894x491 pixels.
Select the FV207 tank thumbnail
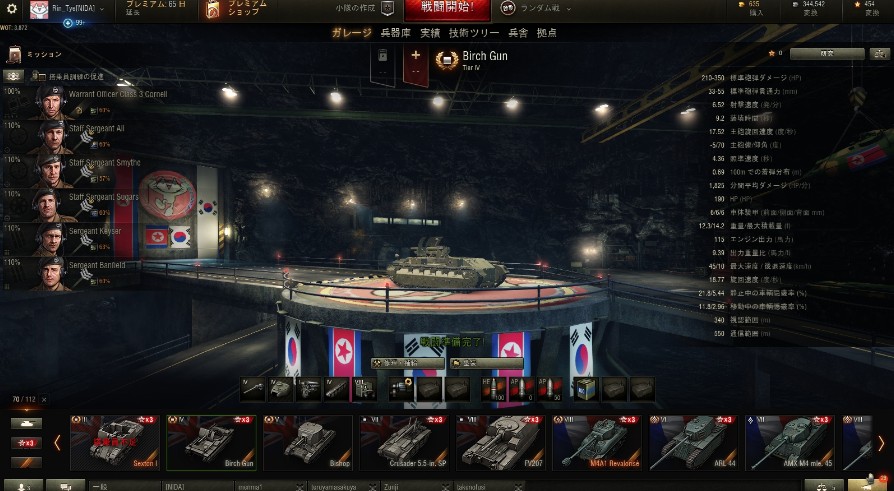pyautogui.click(x=501, y=441)
